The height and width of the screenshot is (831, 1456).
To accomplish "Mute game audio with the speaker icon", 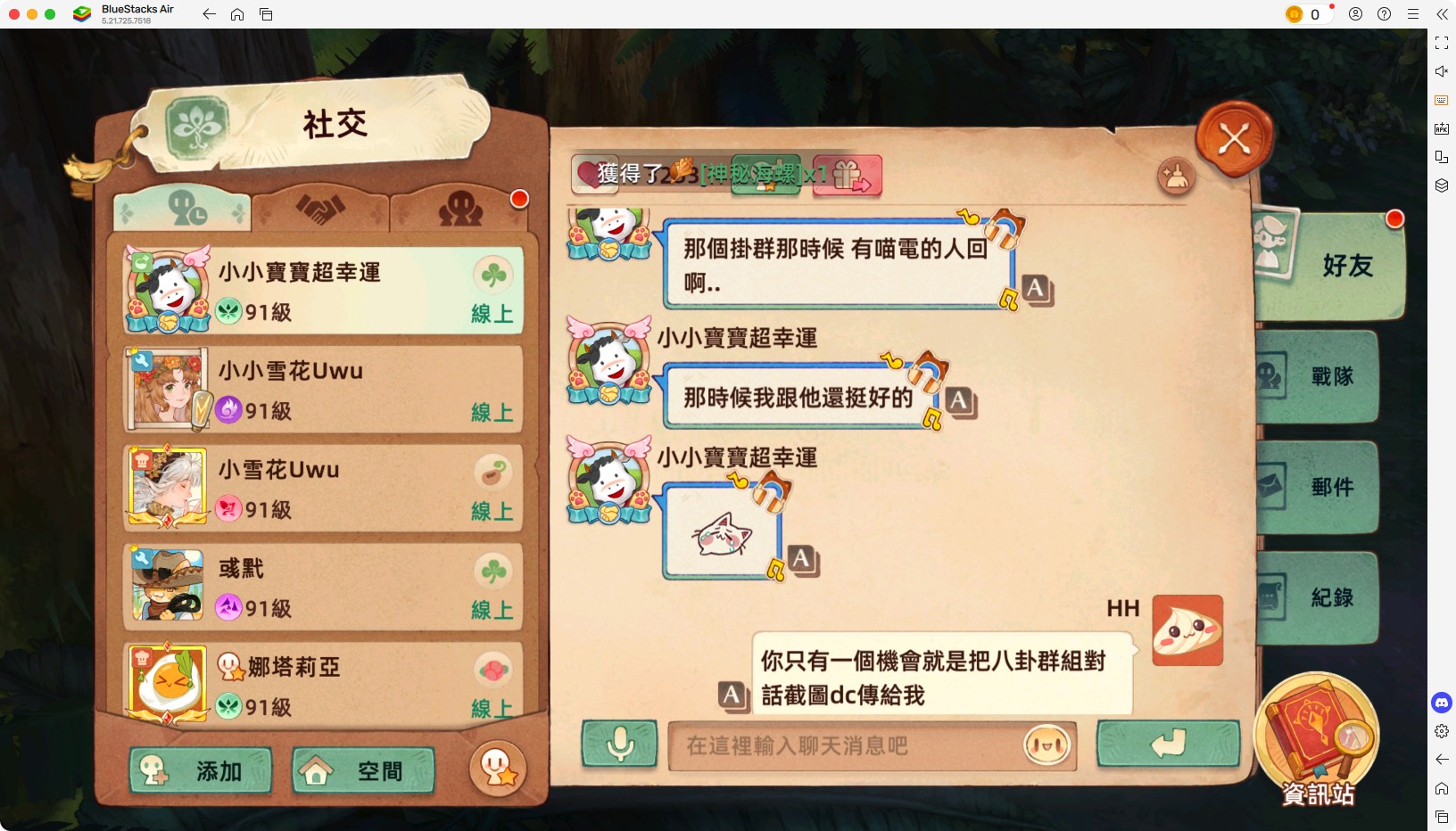I will (x=1442, y=71).
